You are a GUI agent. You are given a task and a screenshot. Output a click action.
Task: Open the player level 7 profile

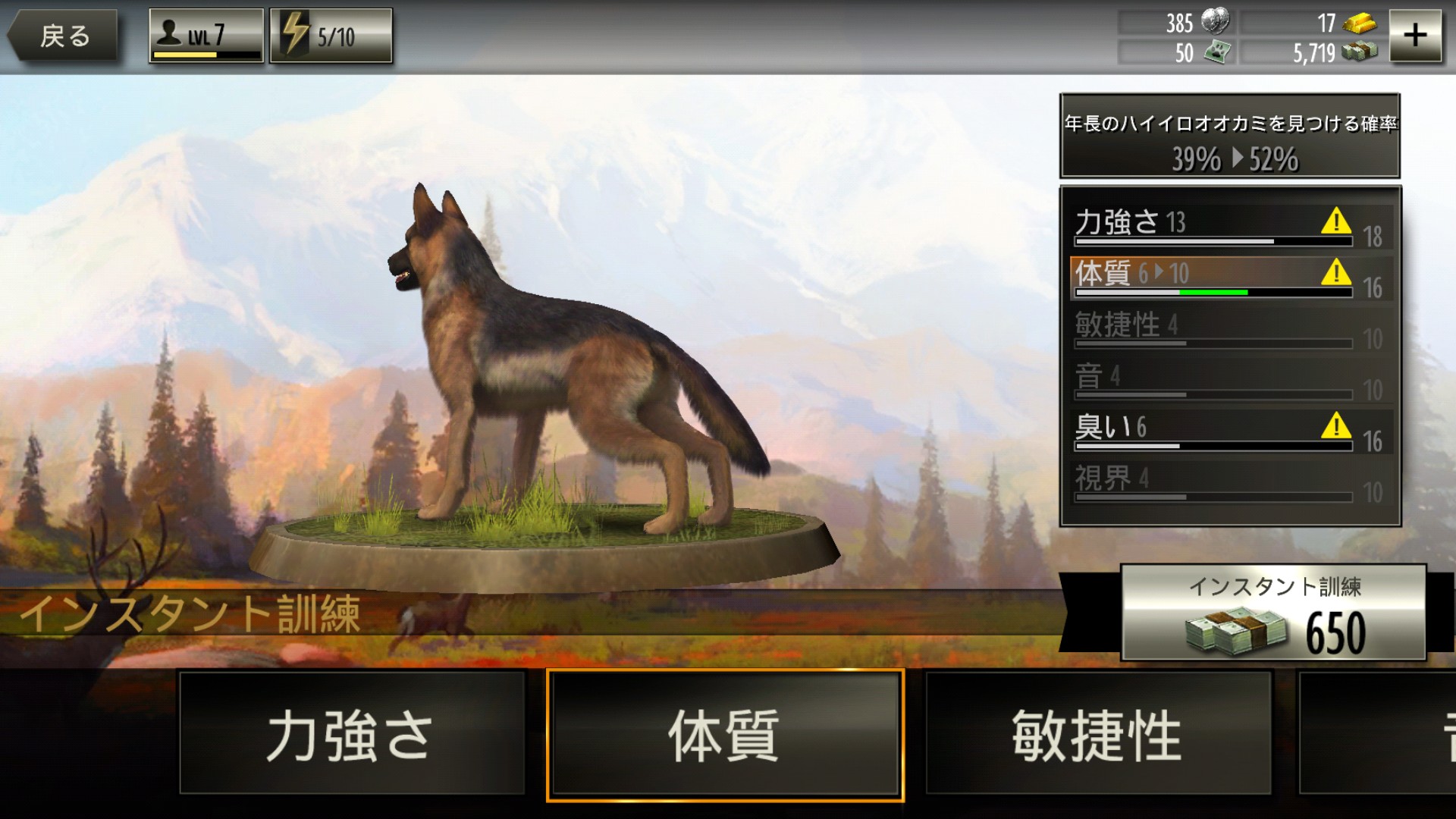[x=206, y=35]
